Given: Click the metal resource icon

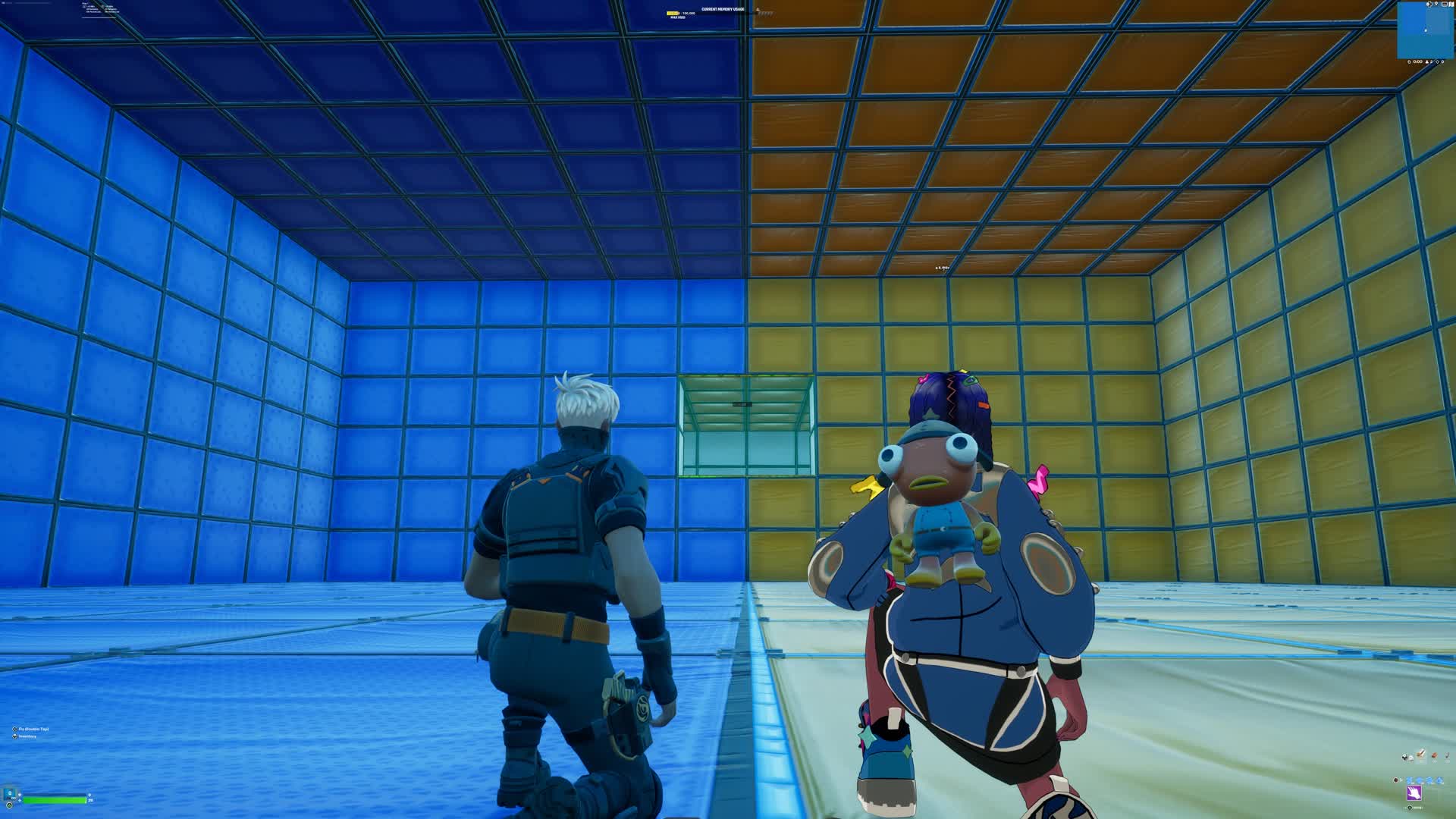Looking at the screenshot, I should (1447, 756).
